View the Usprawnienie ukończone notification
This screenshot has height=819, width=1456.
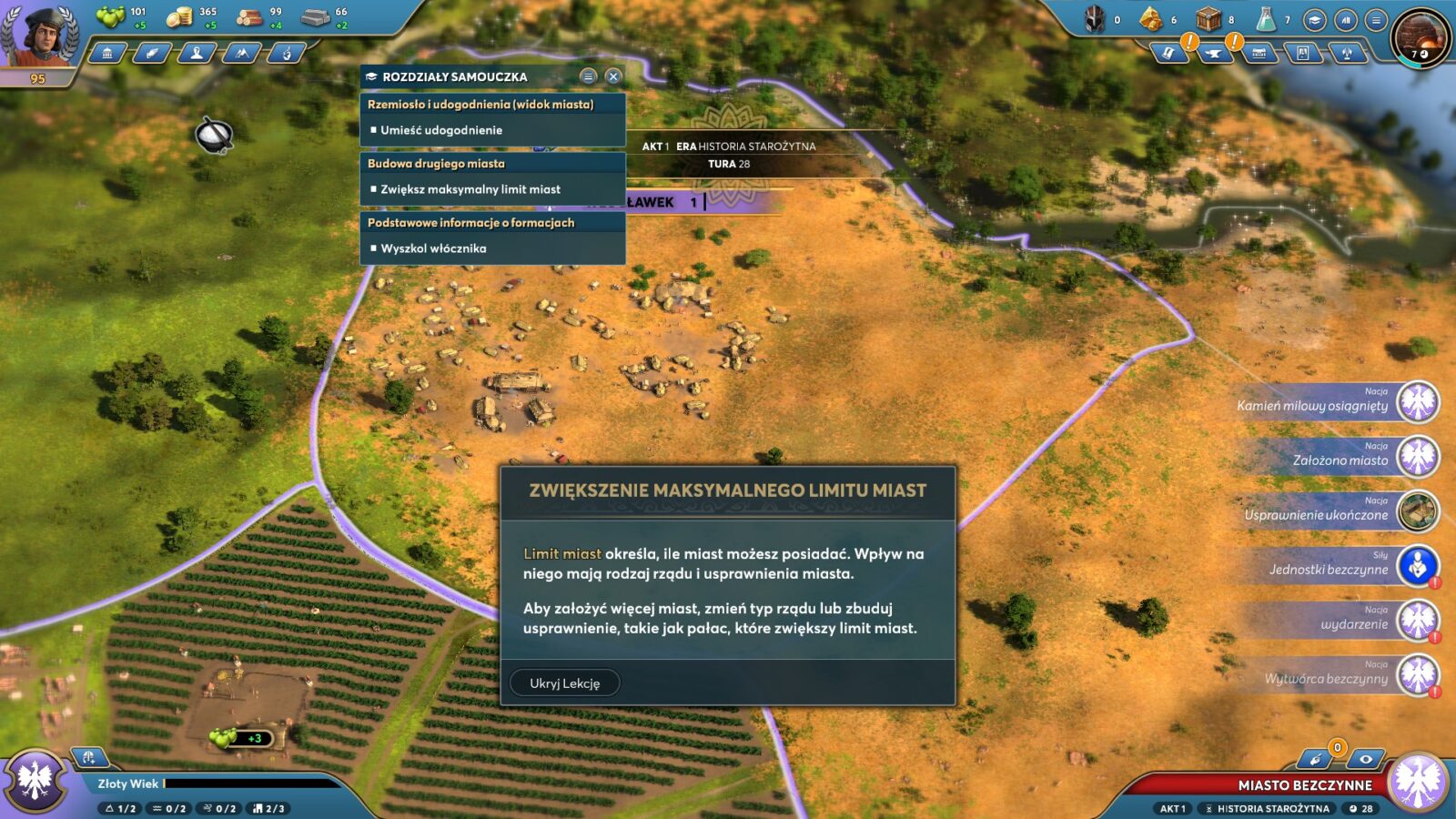[1417, 511]
